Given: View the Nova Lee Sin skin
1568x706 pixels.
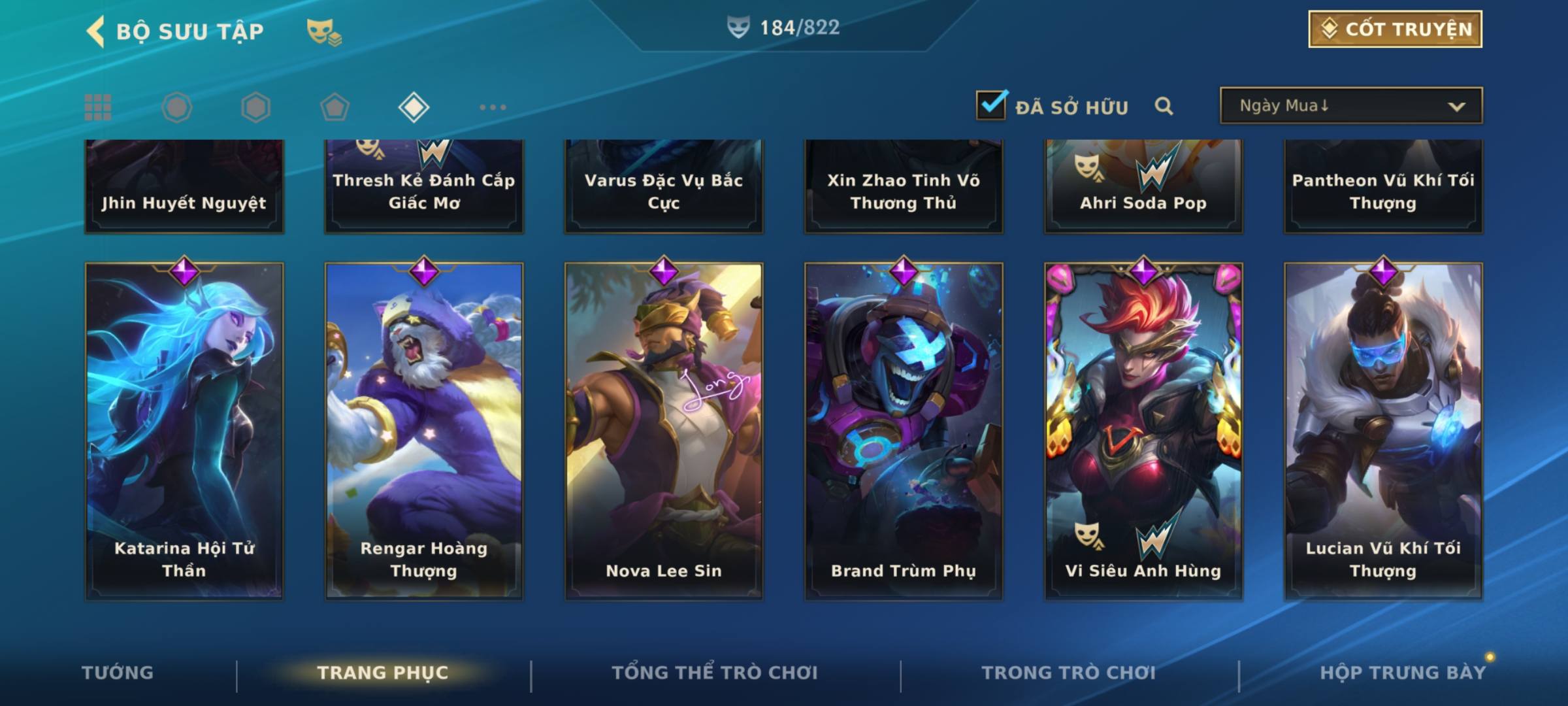Looking at the screenshot, I should click(664, 431).
